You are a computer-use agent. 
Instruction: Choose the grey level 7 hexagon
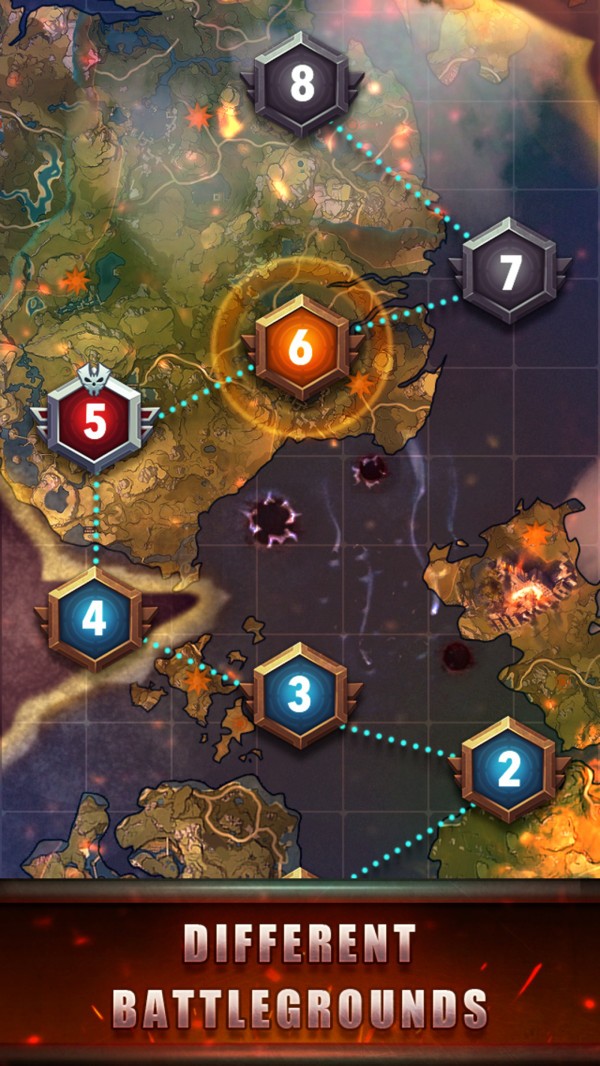(x=510, y=271)
